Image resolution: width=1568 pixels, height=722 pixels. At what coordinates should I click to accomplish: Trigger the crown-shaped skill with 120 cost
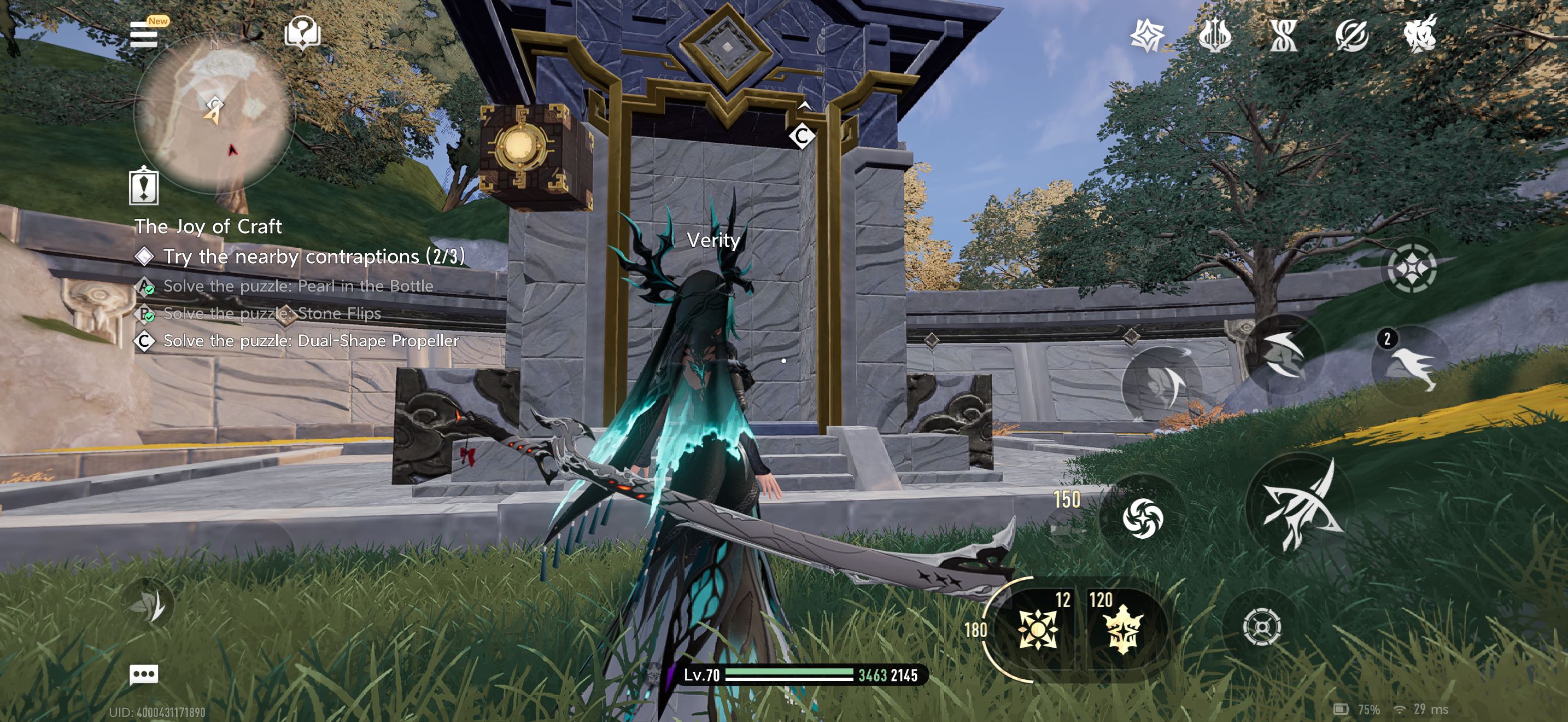click(x=1122, y=628)
